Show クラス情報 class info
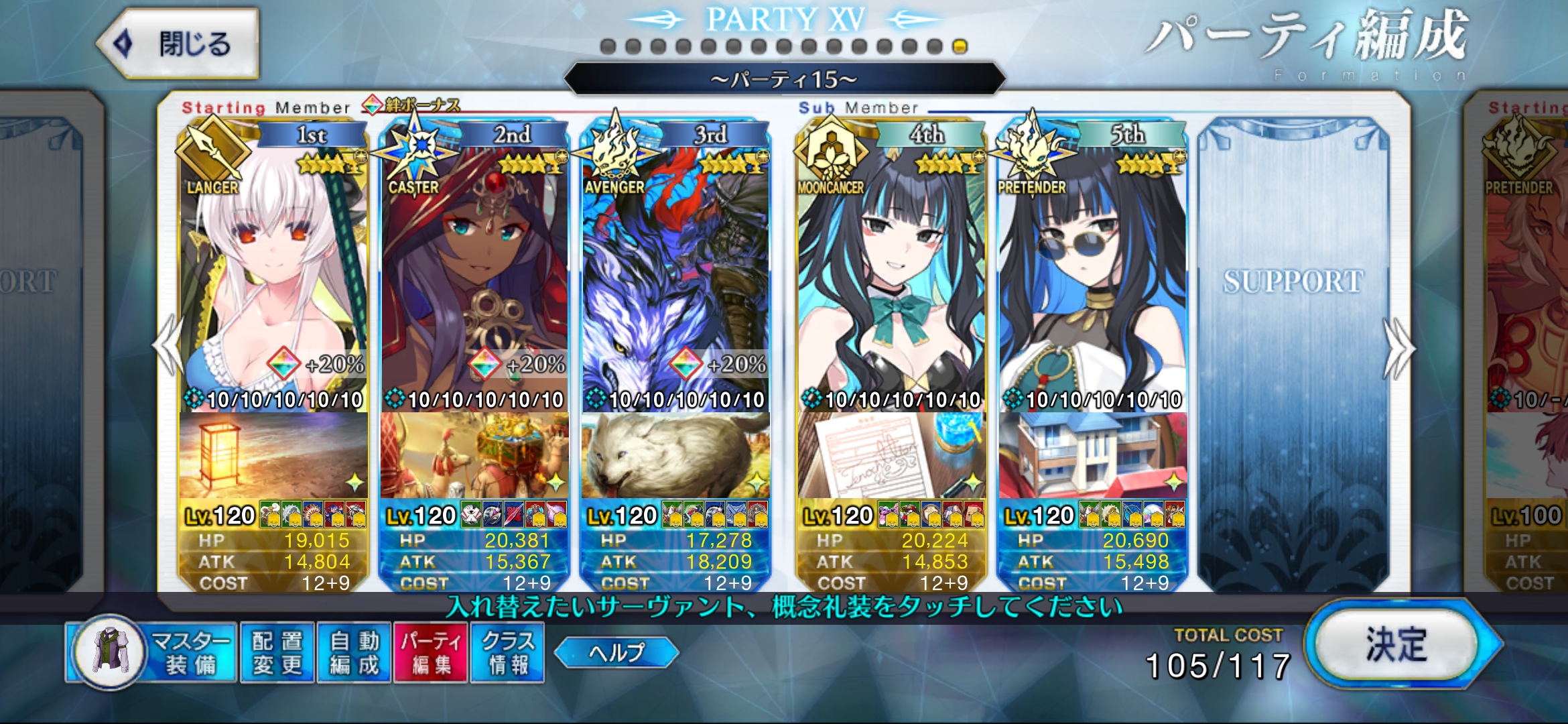Image resolution: width=1568 pixels, height=724 pixels. [x=507, y=652]
